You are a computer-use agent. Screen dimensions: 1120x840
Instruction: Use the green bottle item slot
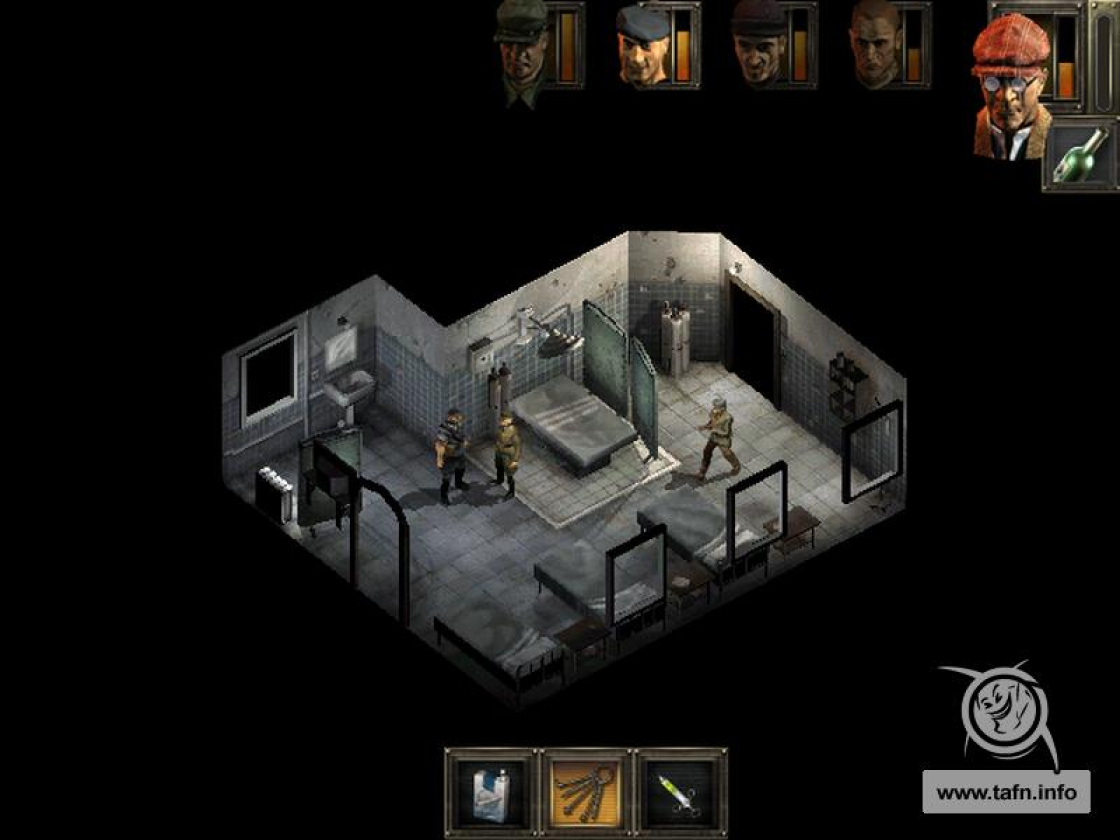(x=1080, y=155)
